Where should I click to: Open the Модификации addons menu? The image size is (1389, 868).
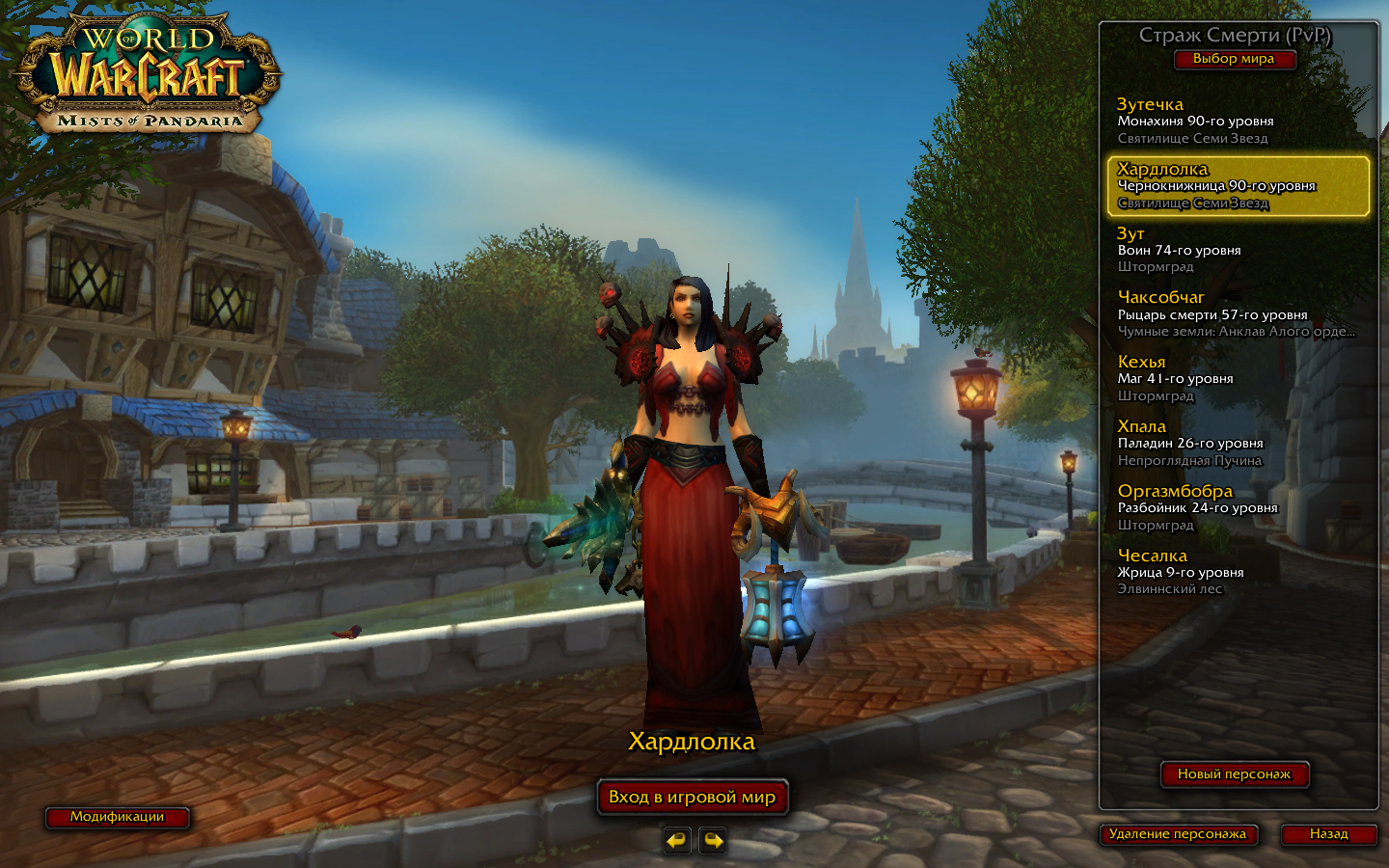click(117, 817)
